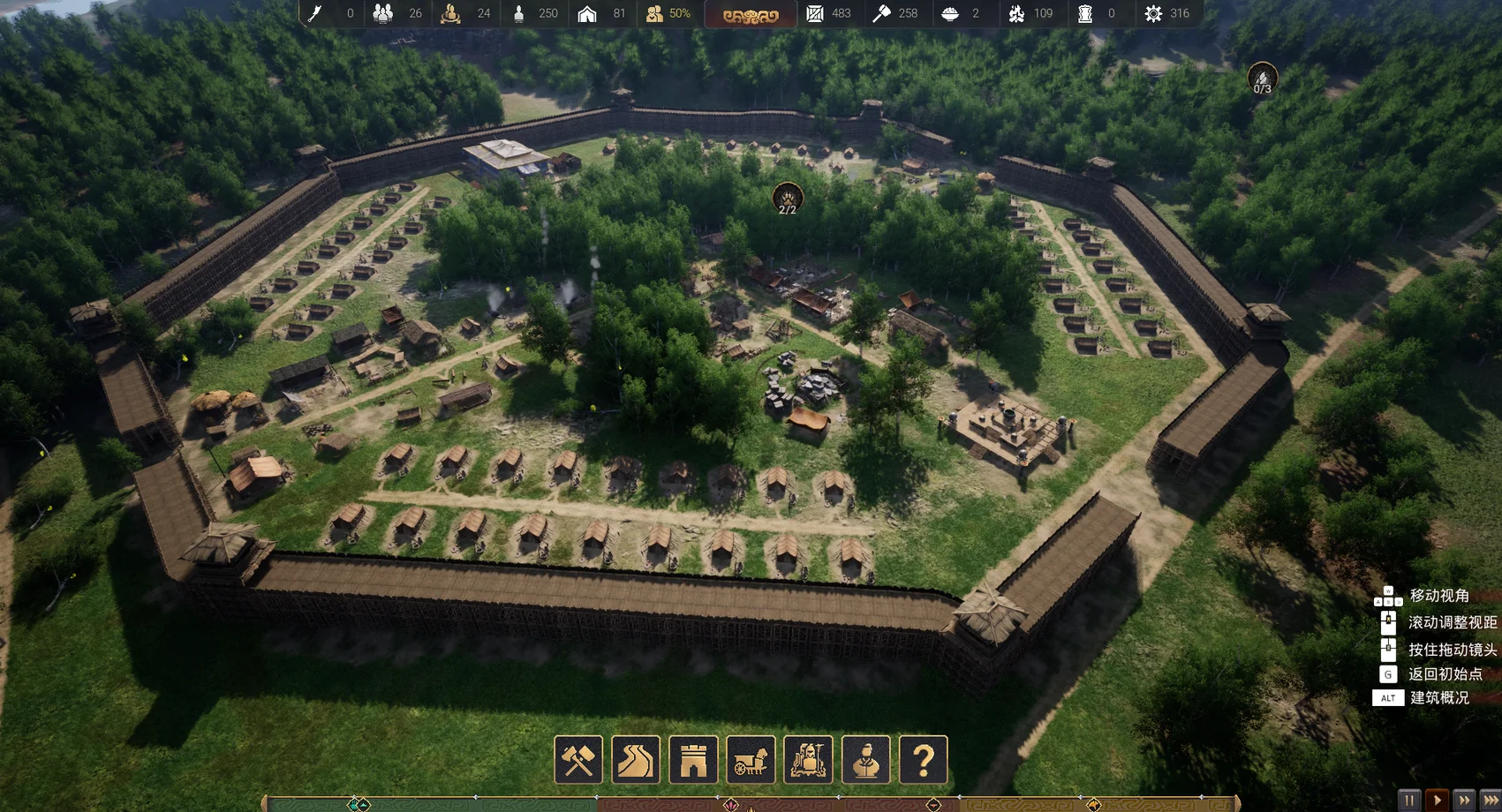Open the official figure management menu
Image resolution: width=1502 pixels, height=812 pixels.
point(865,760)
